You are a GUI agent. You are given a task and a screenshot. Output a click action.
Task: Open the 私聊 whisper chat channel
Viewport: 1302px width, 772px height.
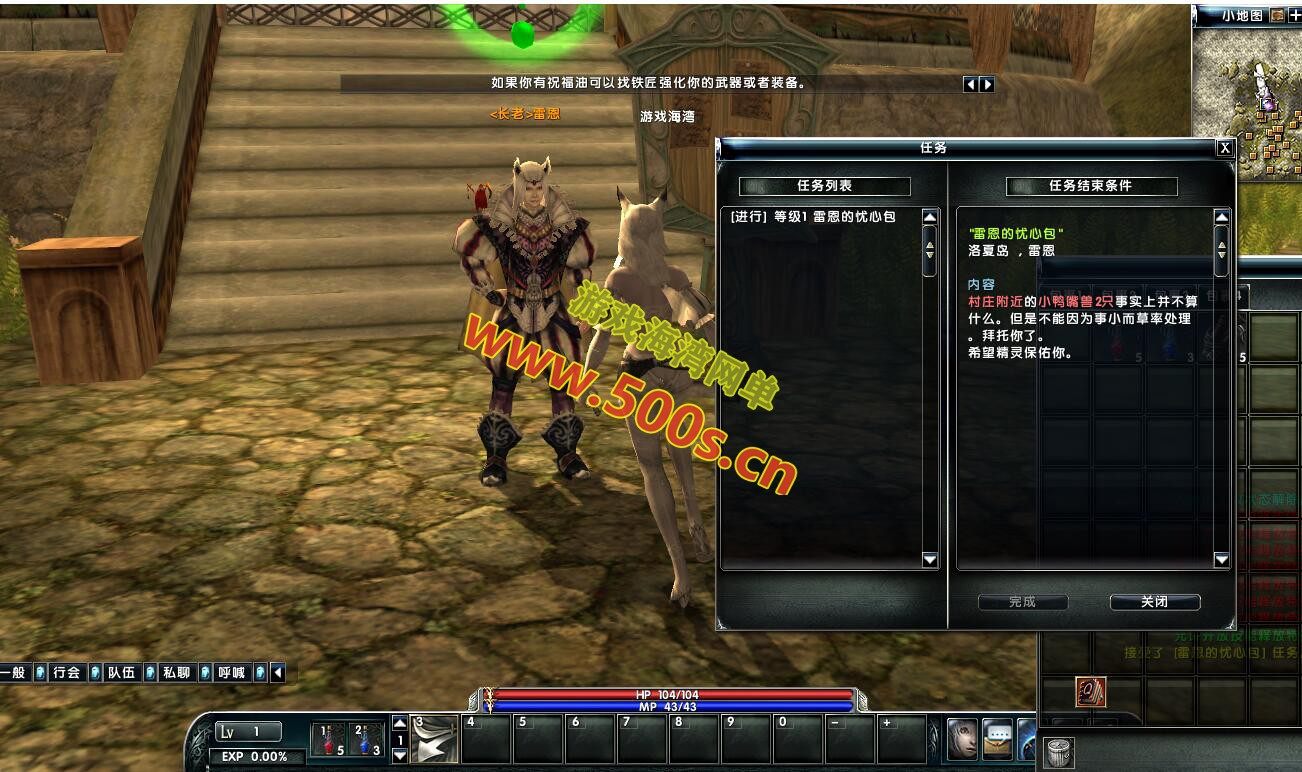(177, 673)
